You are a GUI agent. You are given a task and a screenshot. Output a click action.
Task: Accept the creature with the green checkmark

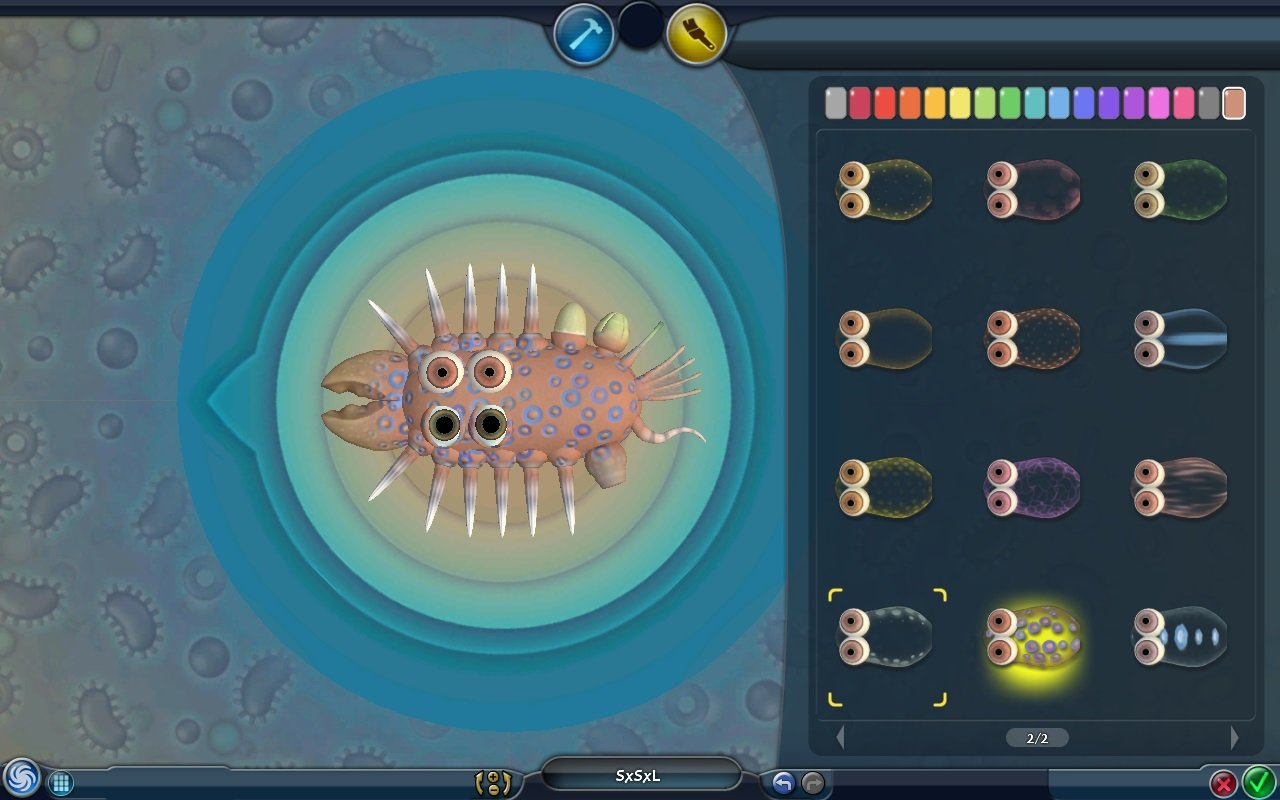(x=1257, y=784)
